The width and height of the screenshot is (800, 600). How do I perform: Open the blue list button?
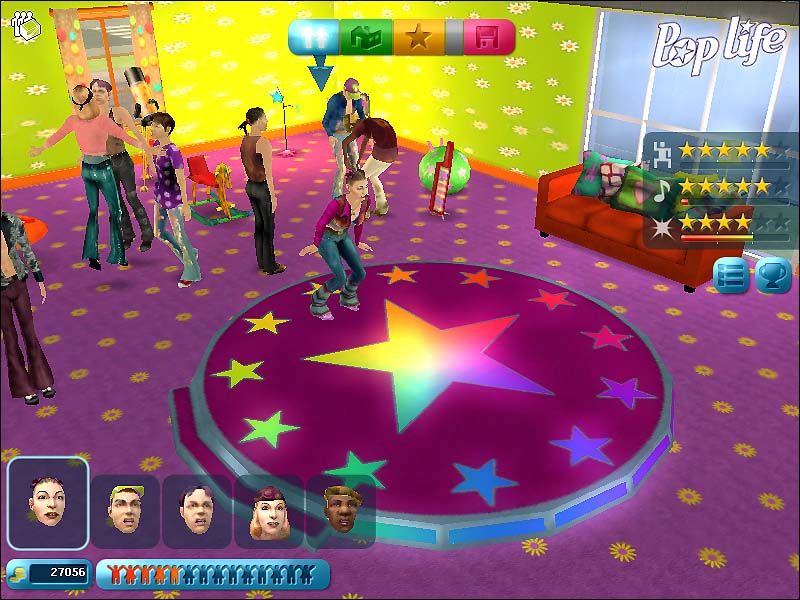pos(732,276)
